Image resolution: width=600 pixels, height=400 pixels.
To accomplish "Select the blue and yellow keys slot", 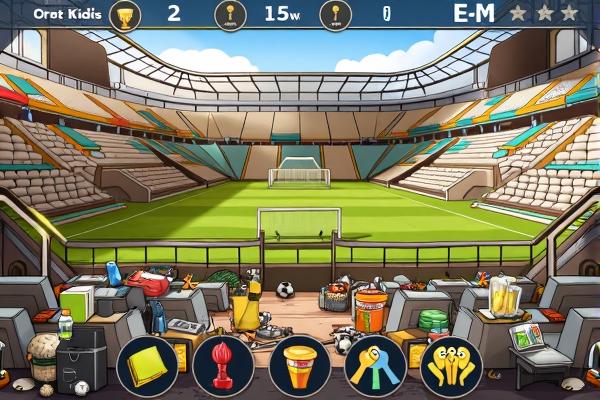I will point(375,366).
